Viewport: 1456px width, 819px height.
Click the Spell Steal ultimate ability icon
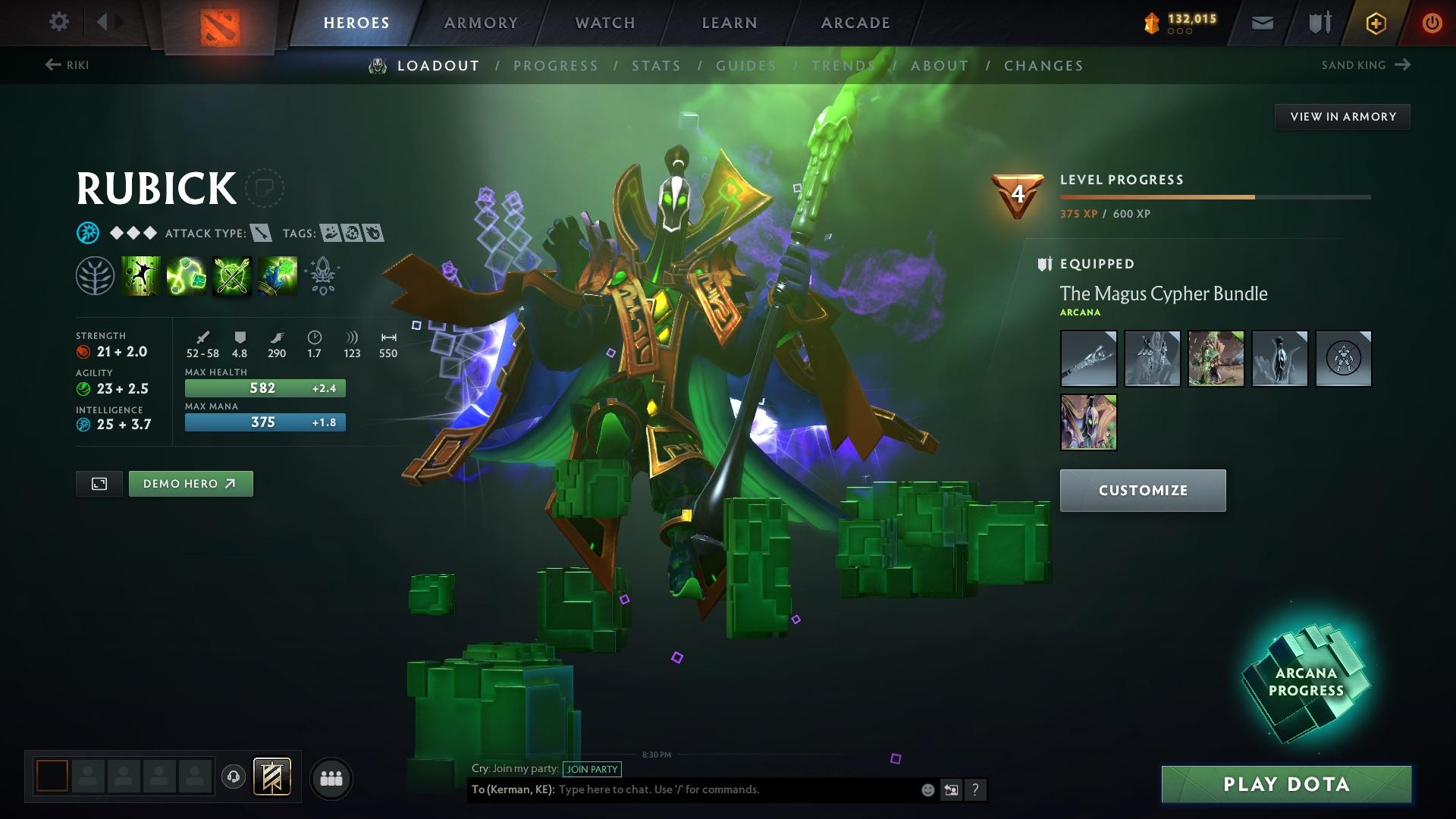coord(277,275)
